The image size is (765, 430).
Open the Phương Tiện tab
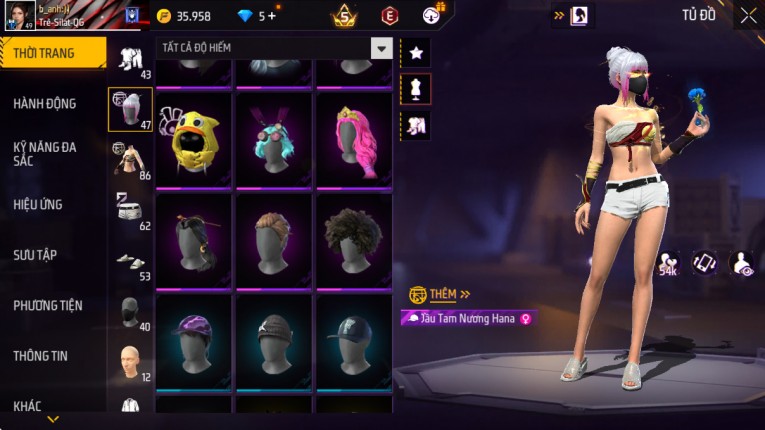[48, 305]
